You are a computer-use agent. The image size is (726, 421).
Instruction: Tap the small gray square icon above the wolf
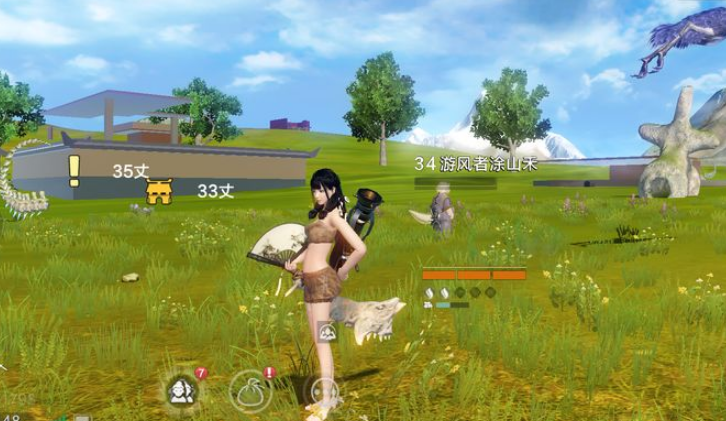click(325, 330)
